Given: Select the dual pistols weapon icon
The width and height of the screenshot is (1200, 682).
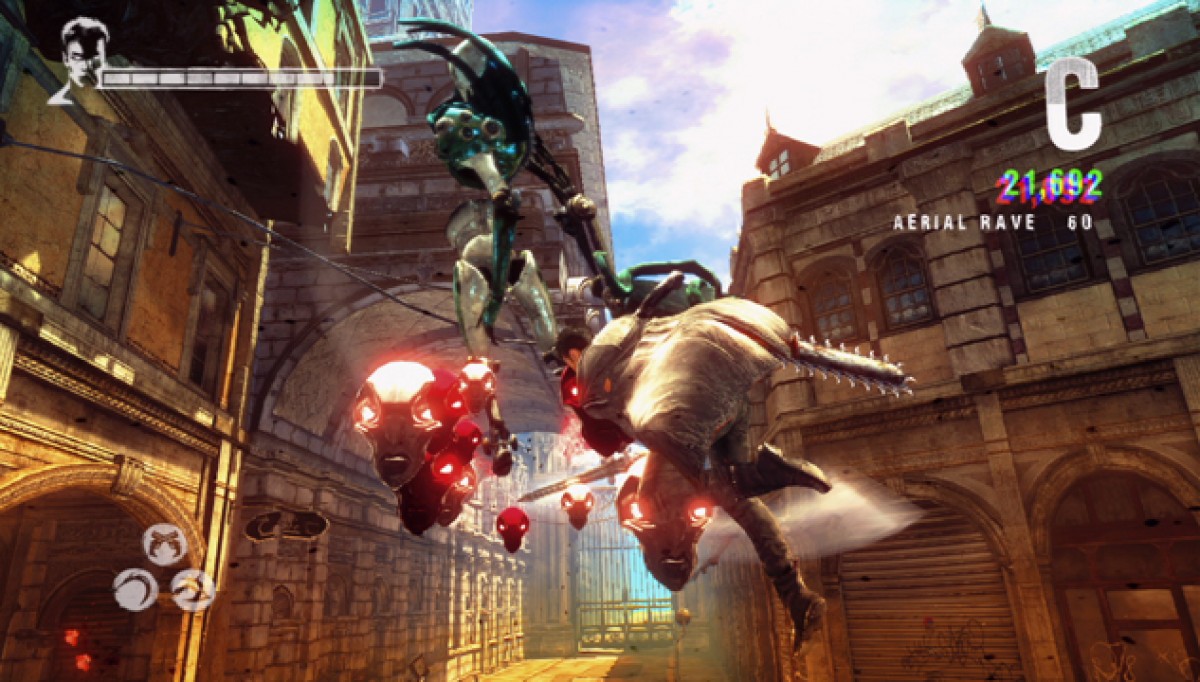Looking at the screenshot, I should coord(164,544).
